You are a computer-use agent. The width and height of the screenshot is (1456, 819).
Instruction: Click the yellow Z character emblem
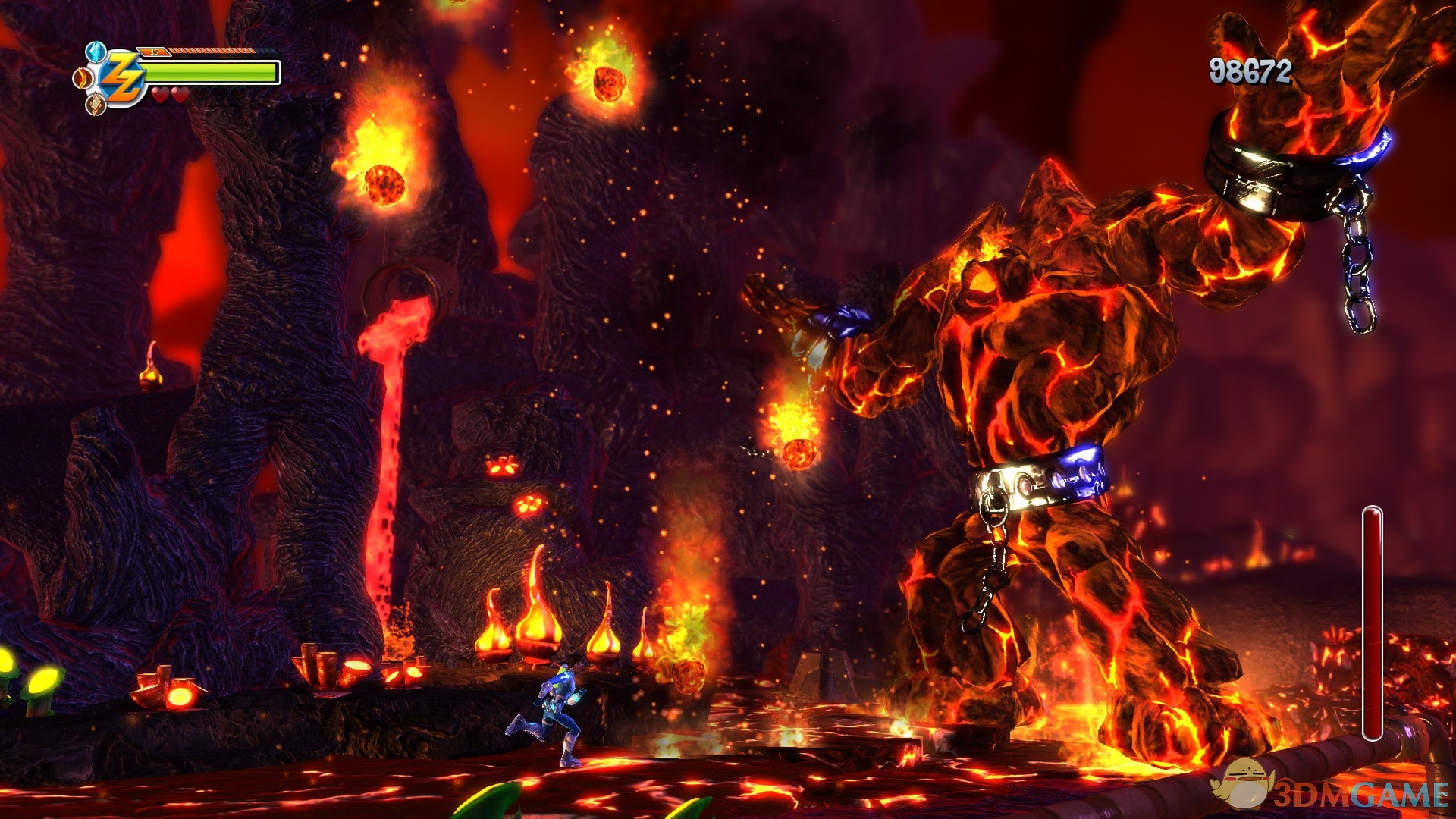click(x=121, y=79)
